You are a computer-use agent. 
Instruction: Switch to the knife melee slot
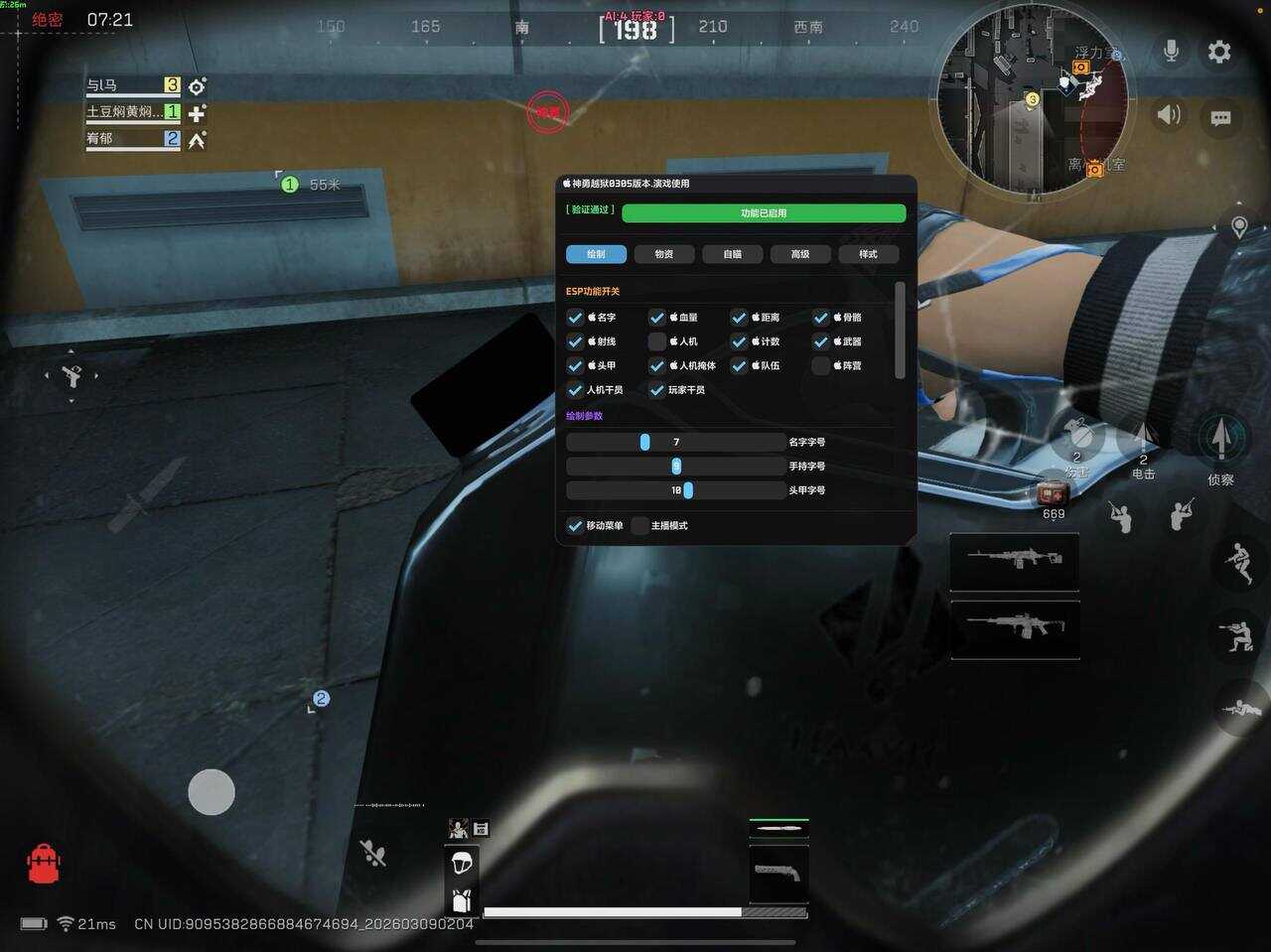tap(777, 827)
